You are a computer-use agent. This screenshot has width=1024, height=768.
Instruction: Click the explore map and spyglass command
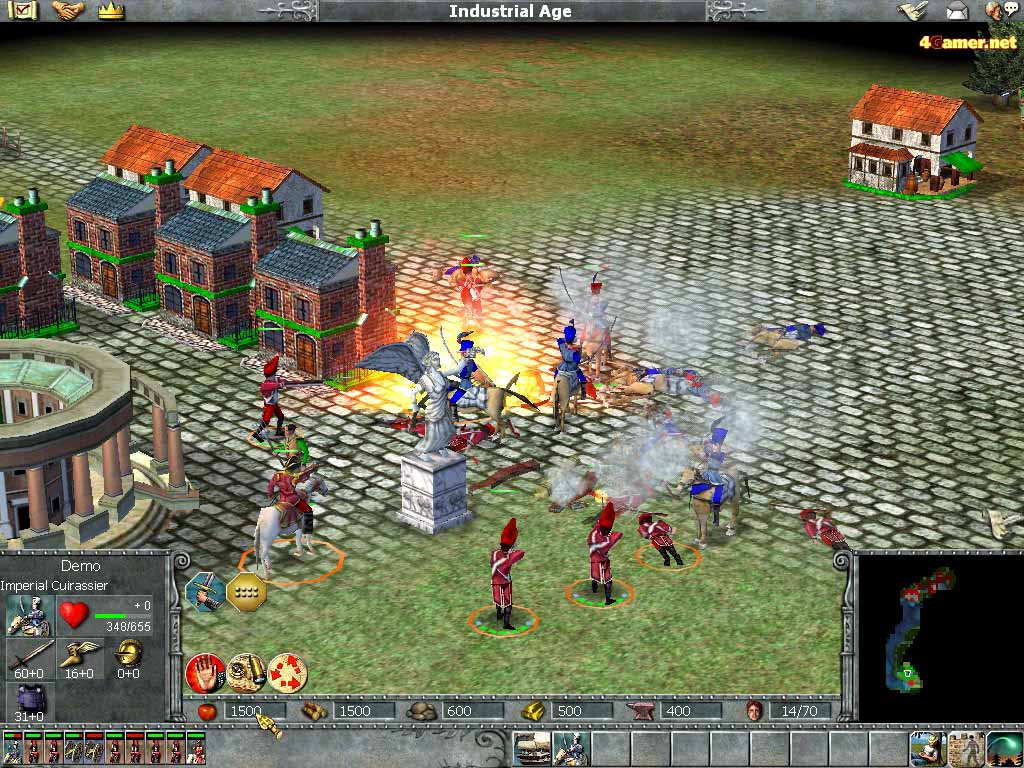coord(245,673)
